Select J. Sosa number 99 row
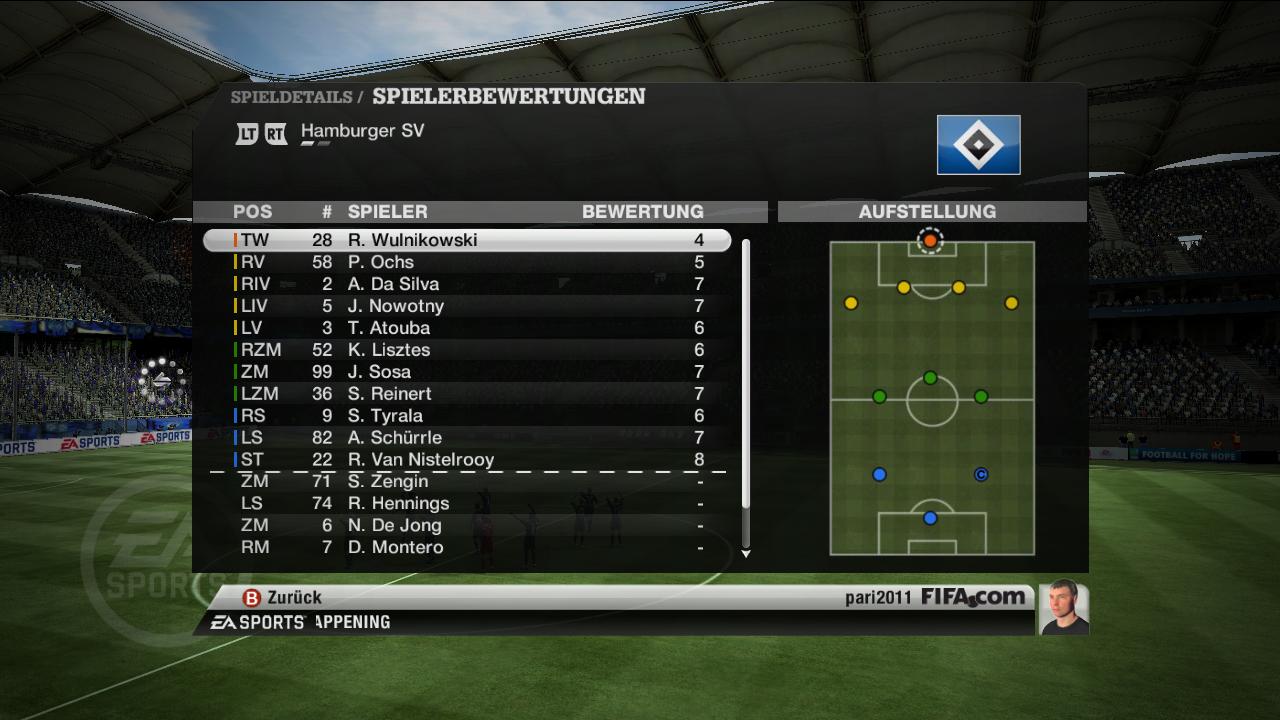 467,372
